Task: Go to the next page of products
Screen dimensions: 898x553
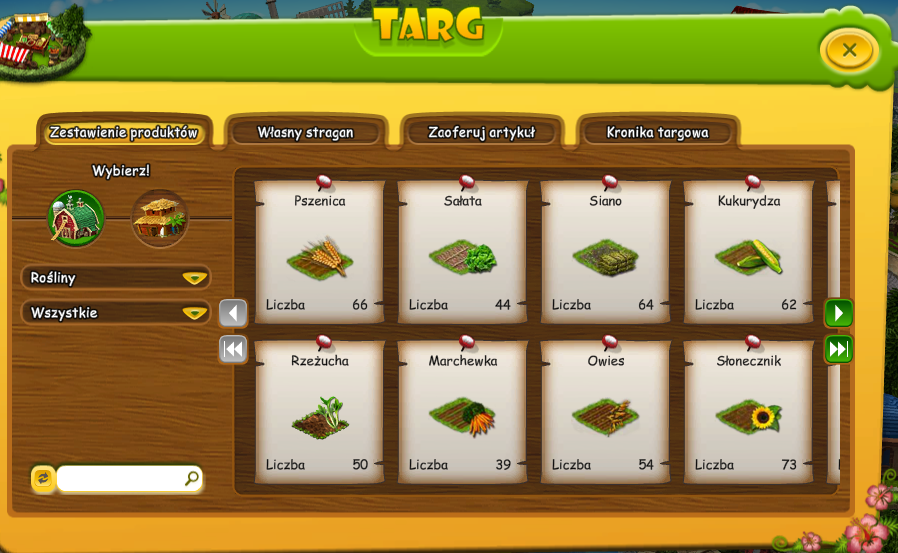Action: pyautogui.click(x=838, y=314)
